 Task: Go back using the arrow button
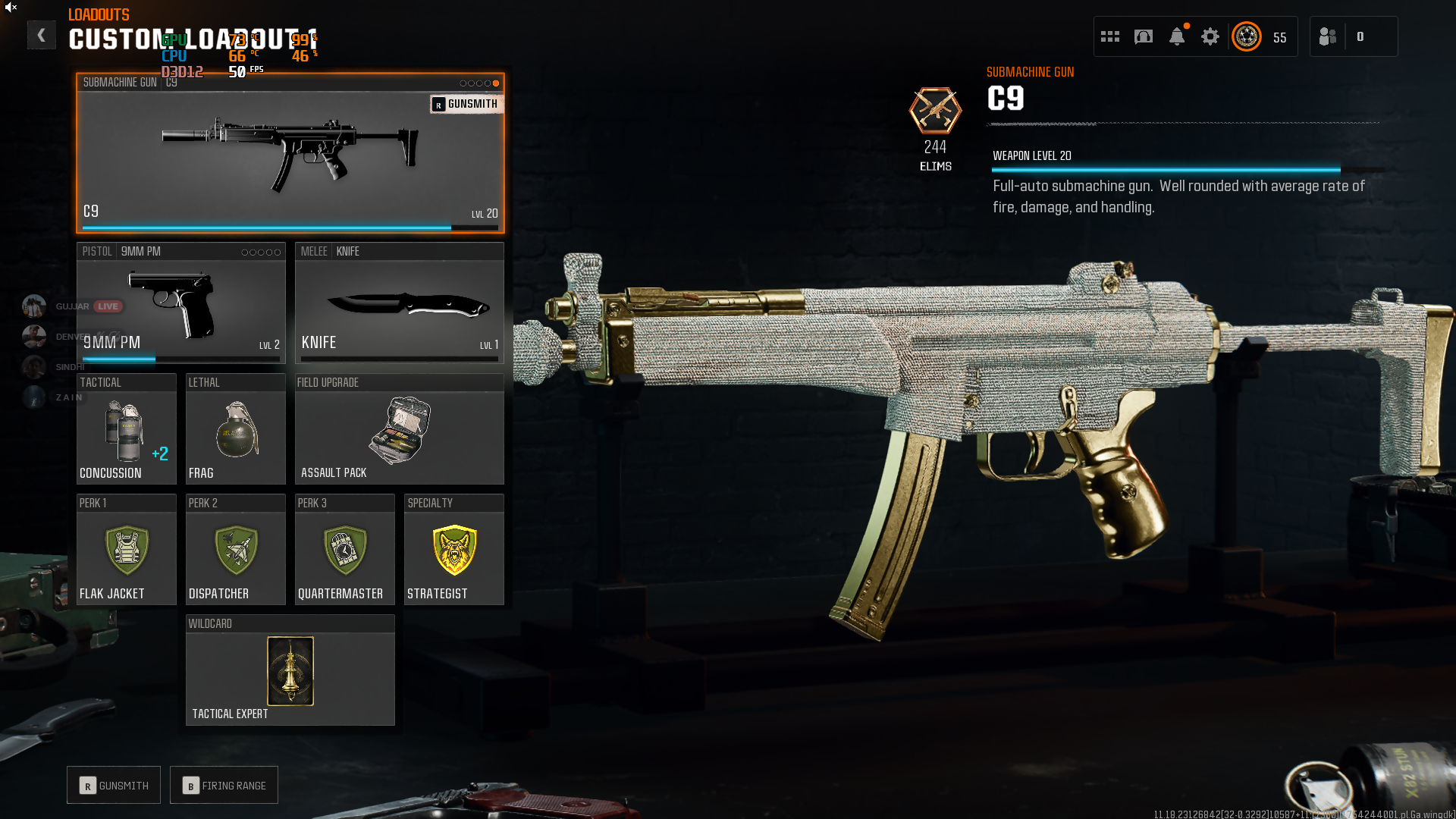click(41, 35)
